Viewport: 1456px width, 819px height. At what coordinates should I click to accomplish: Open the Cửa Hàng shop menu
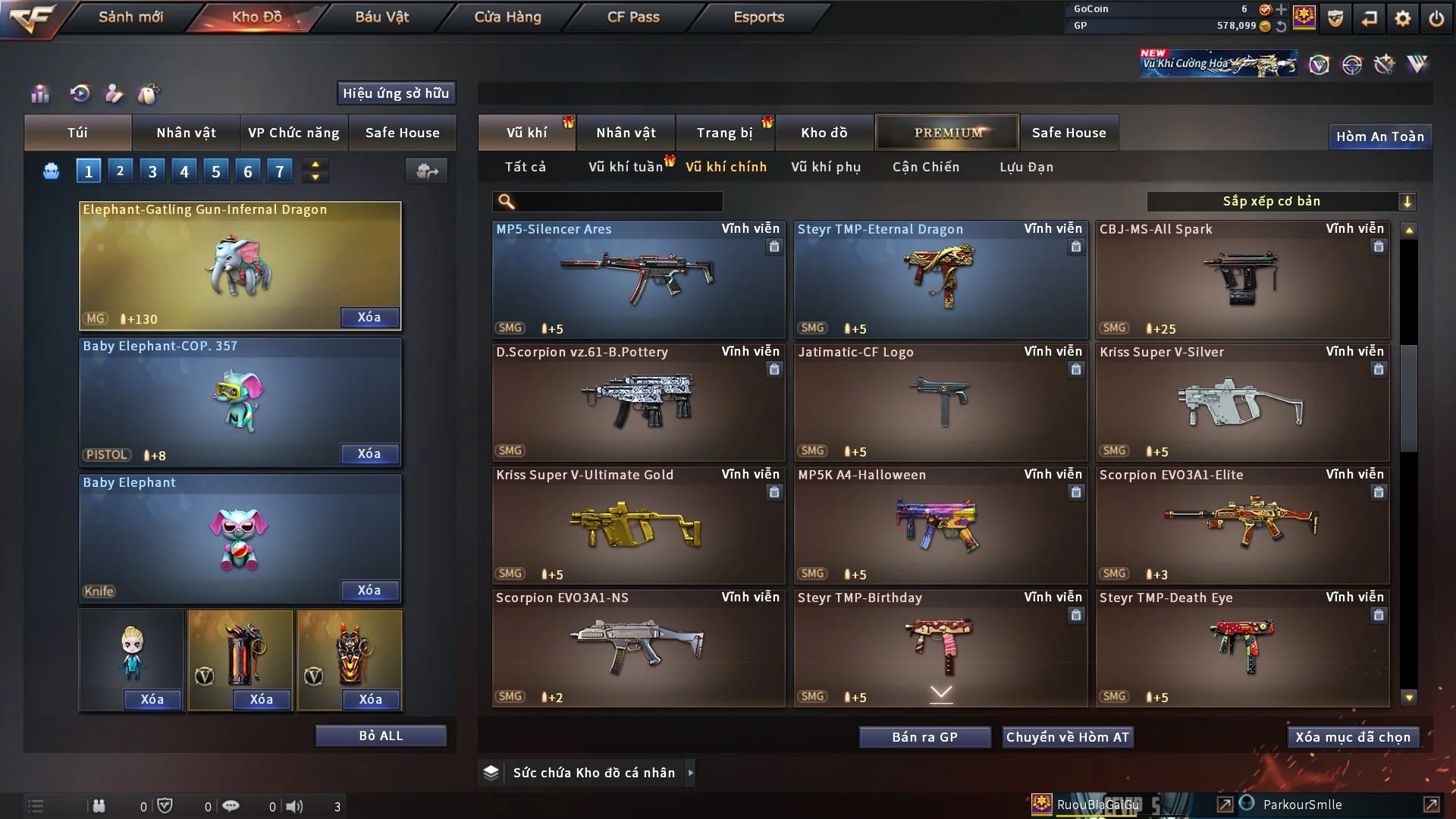click(507, 17)
